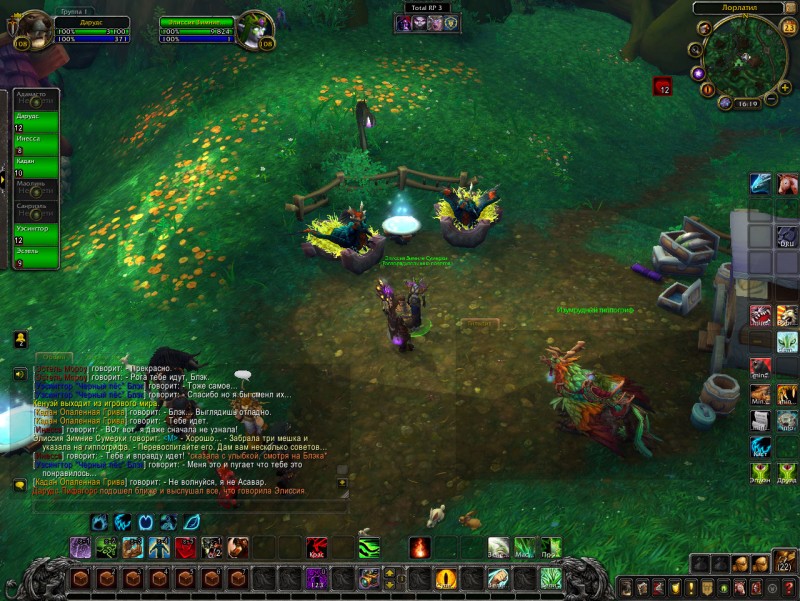800x601 pixels.
Task: Open the help question mark micro button
Action: [x=788, y=586]
